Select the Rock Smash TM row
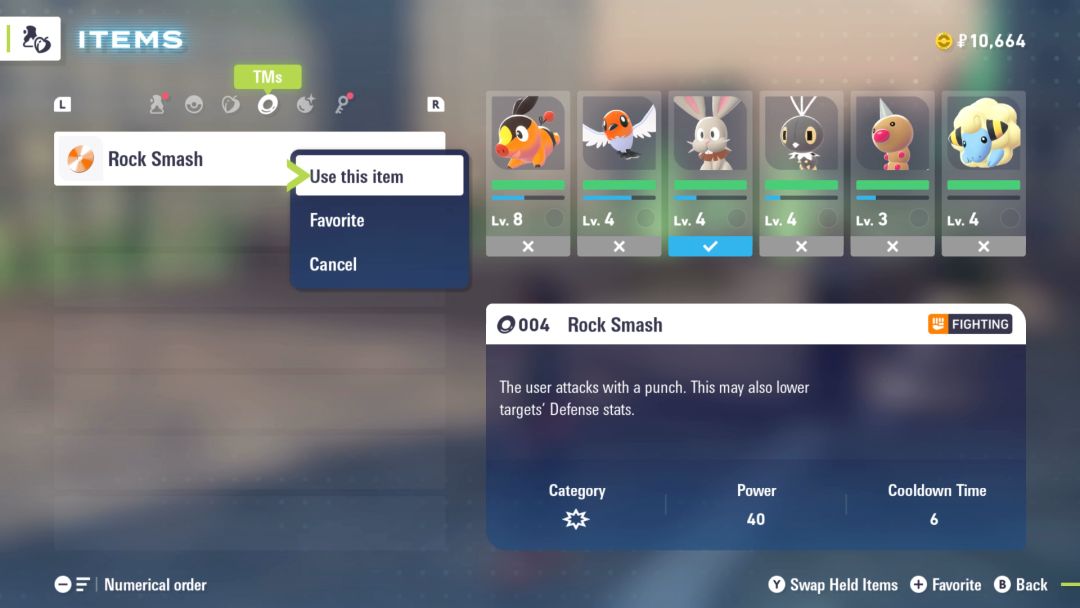 coord(170,159)
